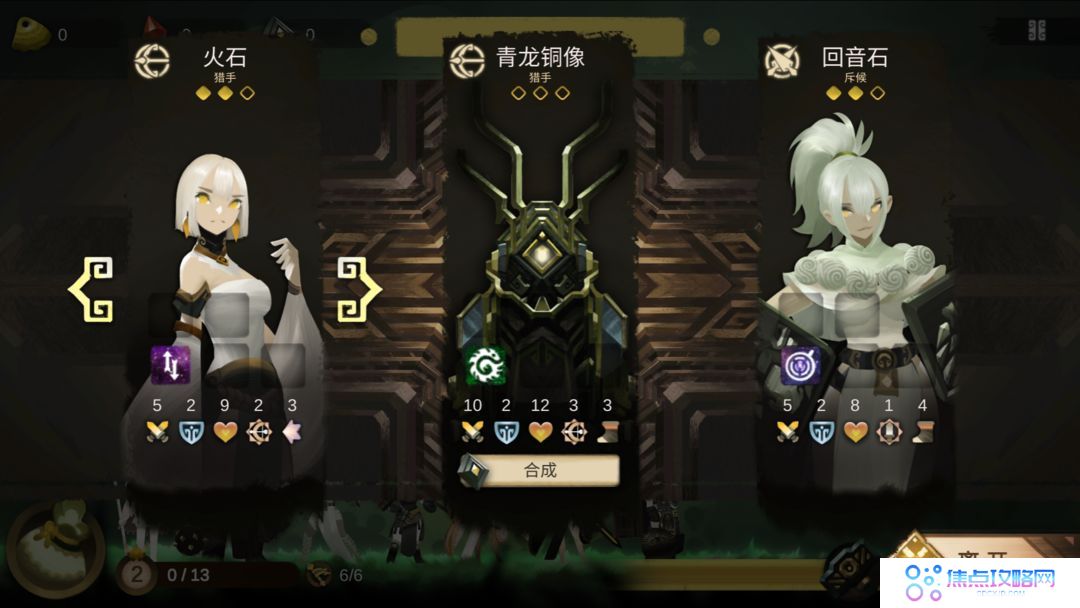
Task: Cycle to the next character with the right arrow
Action: click(x=358, y=290)
